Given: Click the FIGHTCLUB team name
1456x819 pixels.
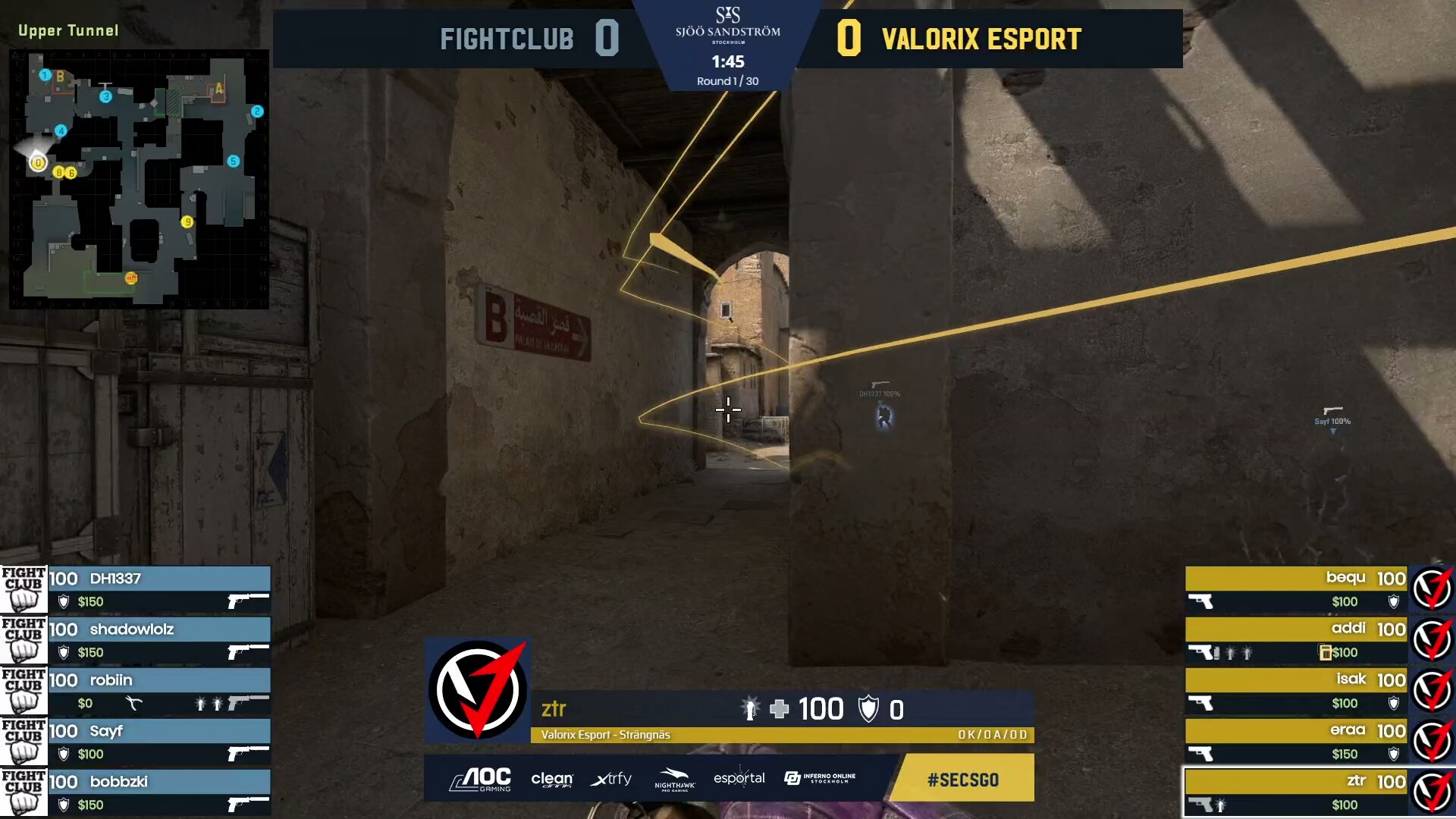Looking at the screenshot, I should click(507, 38).
